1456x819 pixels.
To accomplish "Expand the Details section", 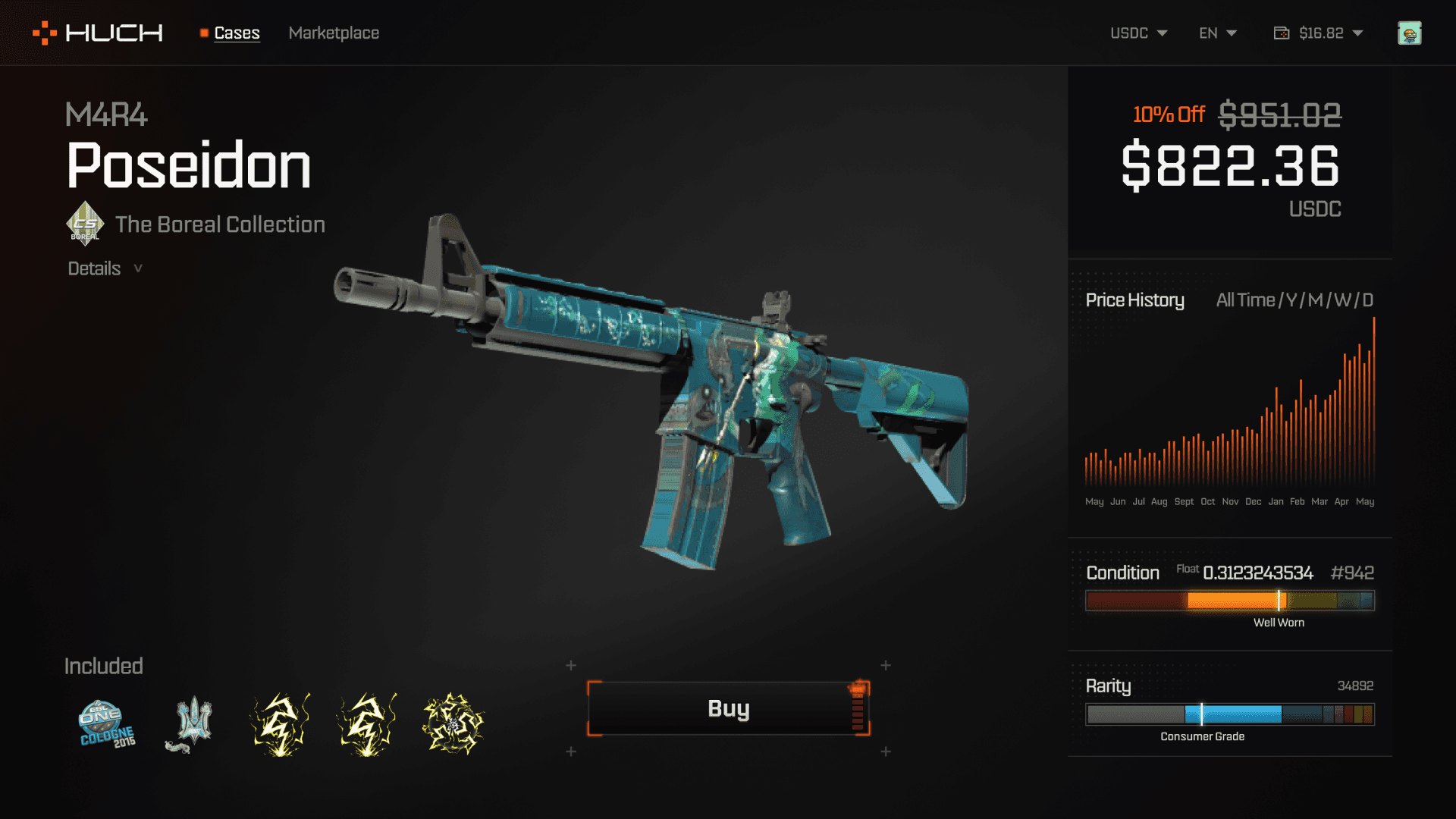I will 105,268.
